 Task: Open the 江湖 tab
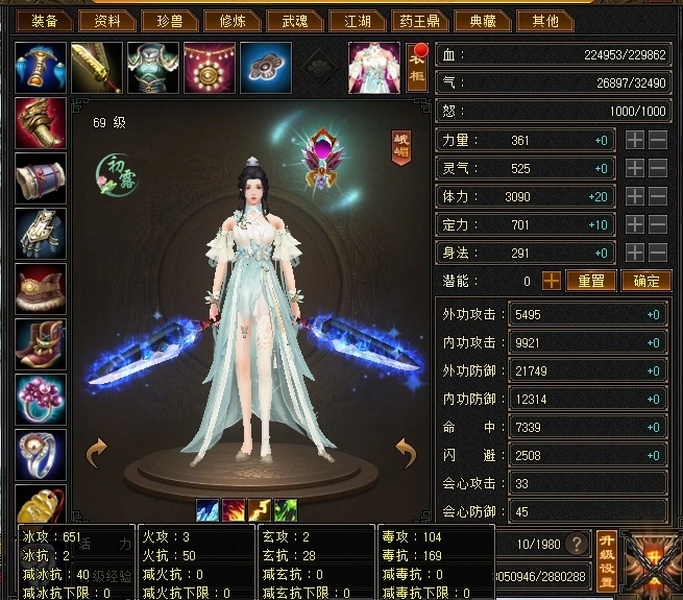click(x=359, y=20)
